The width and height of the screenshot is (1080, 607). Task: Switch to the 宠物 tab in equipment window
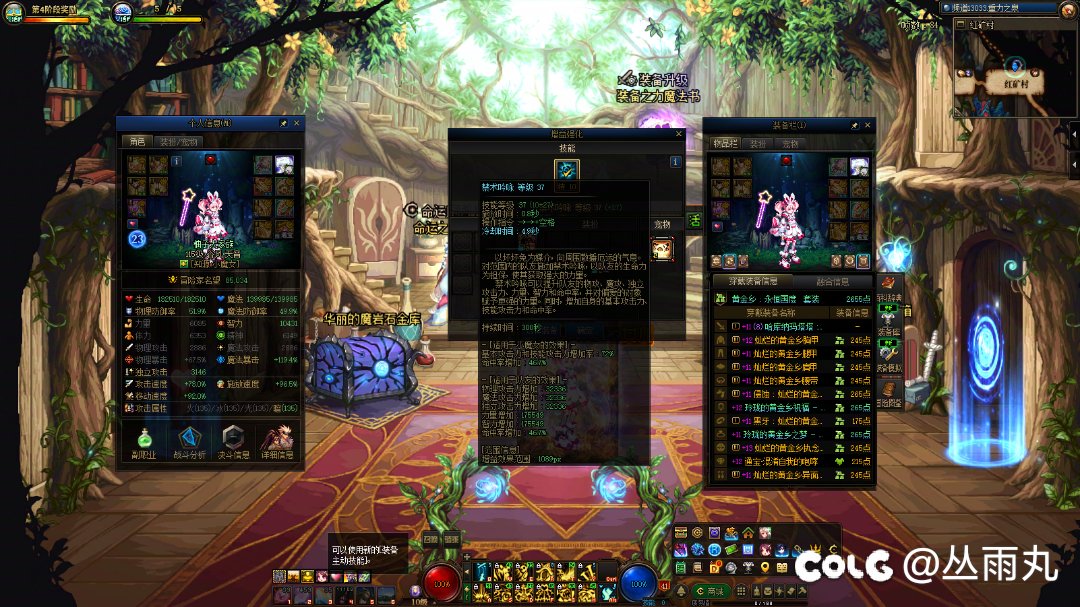pos(791,144)
